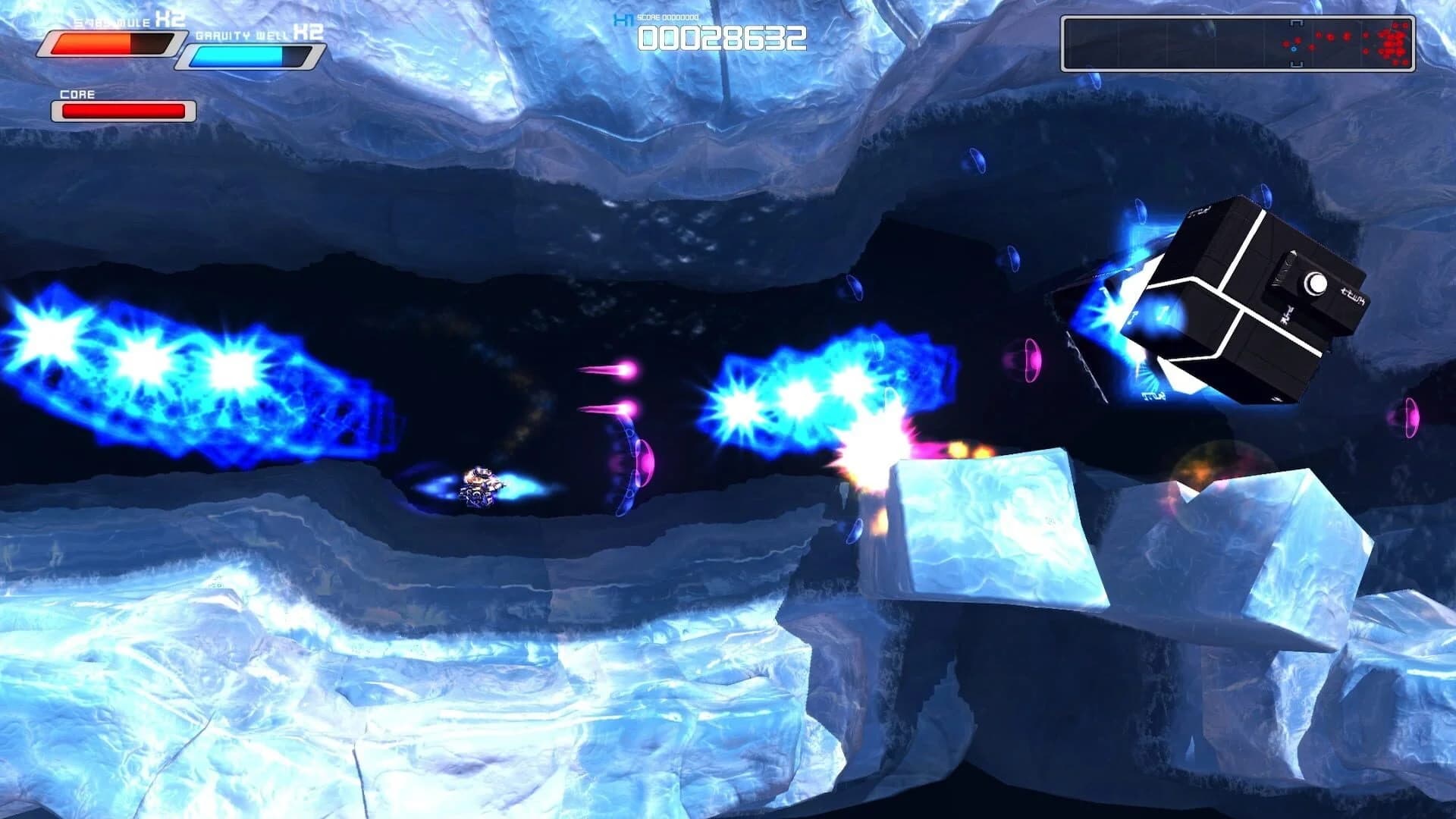1456x819 pixels.
Task: Click the CORE label above the health bar
Action: [77, 94]
